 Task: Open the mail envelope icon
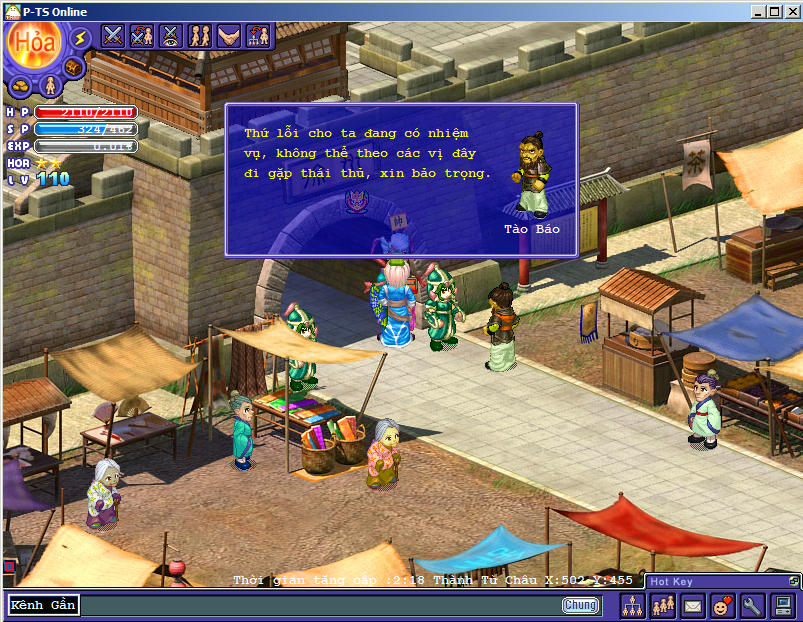pos(692,605)
